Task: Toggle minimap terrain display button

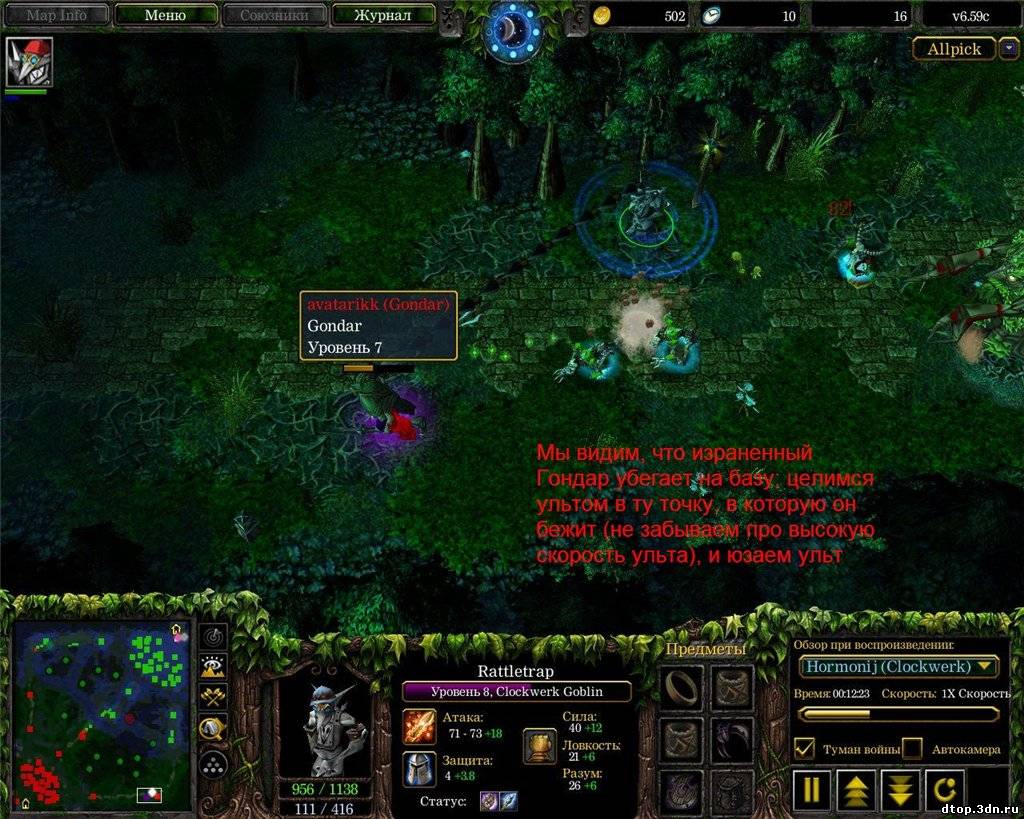Action: (x=214, y=667)
